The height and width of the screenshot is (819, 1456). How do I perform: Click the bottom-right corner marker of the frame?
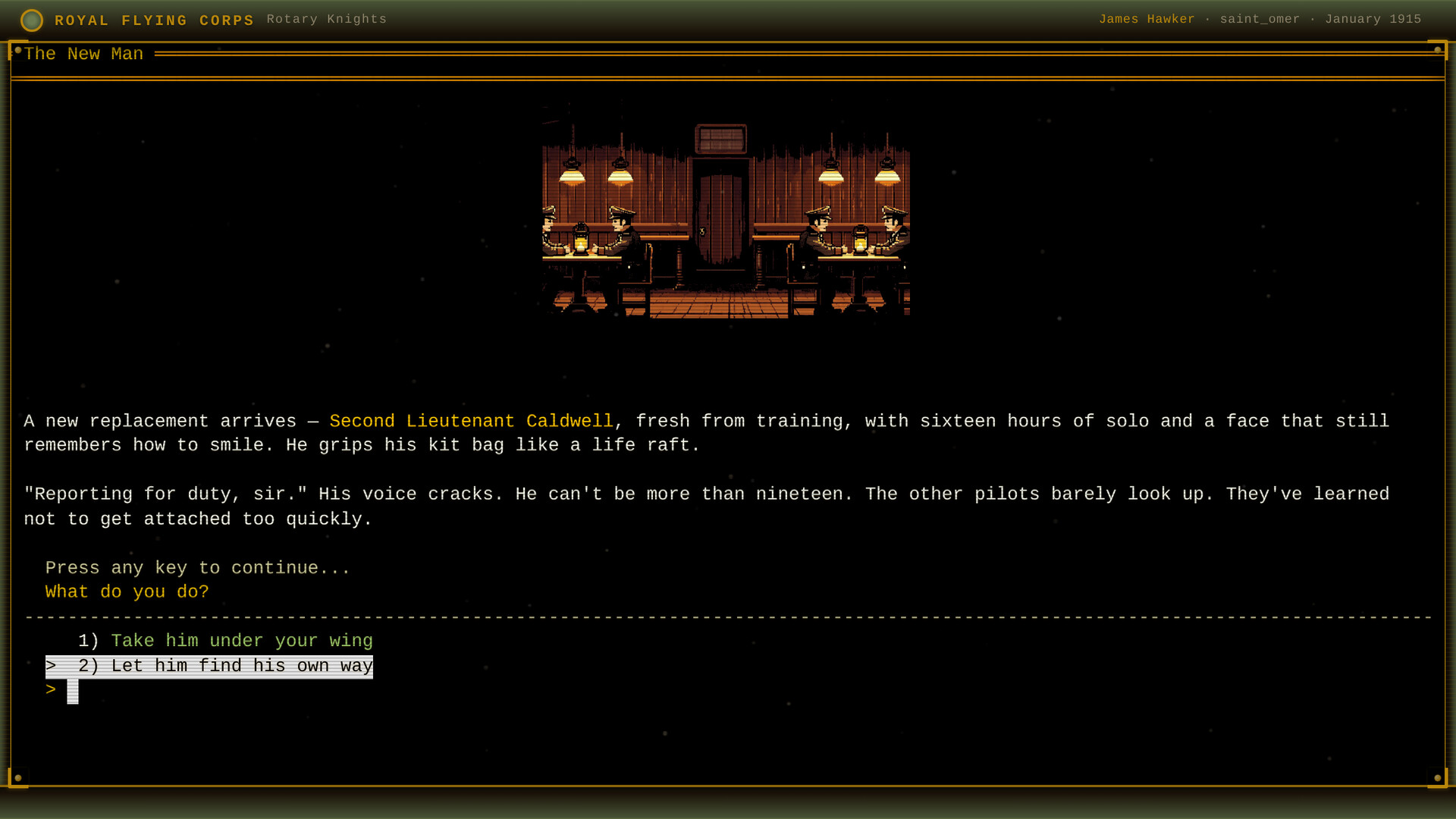tap(1438, 777)
